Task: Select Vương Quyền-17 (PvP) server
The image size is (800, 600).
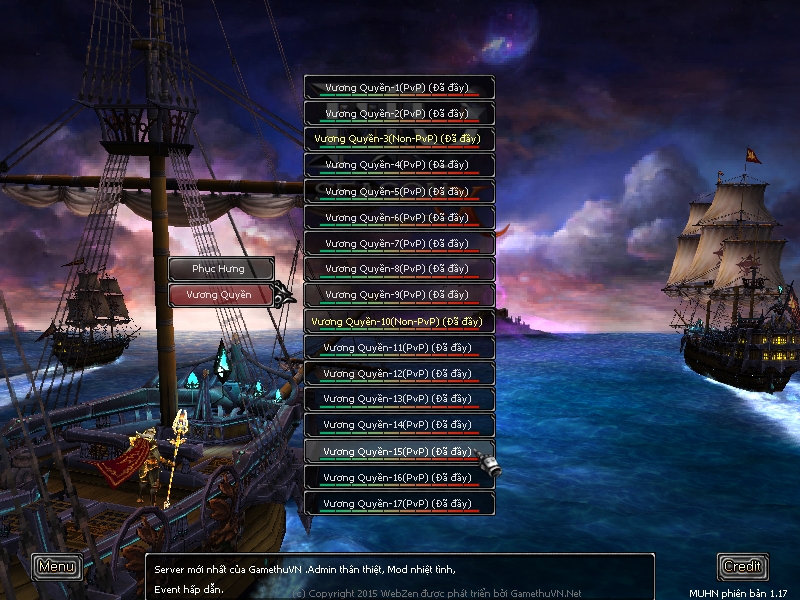Action: (399, 504)
